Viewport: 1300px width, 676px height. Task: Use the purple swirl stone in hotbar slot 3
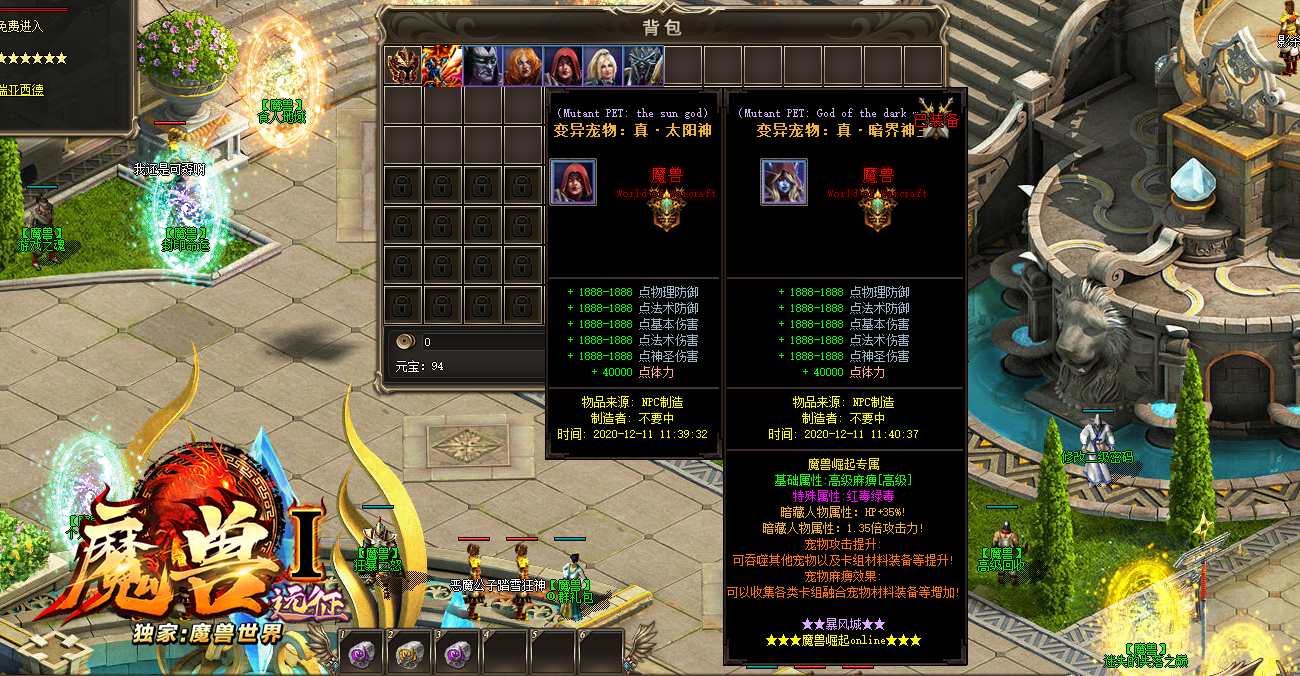click(457, 653)
